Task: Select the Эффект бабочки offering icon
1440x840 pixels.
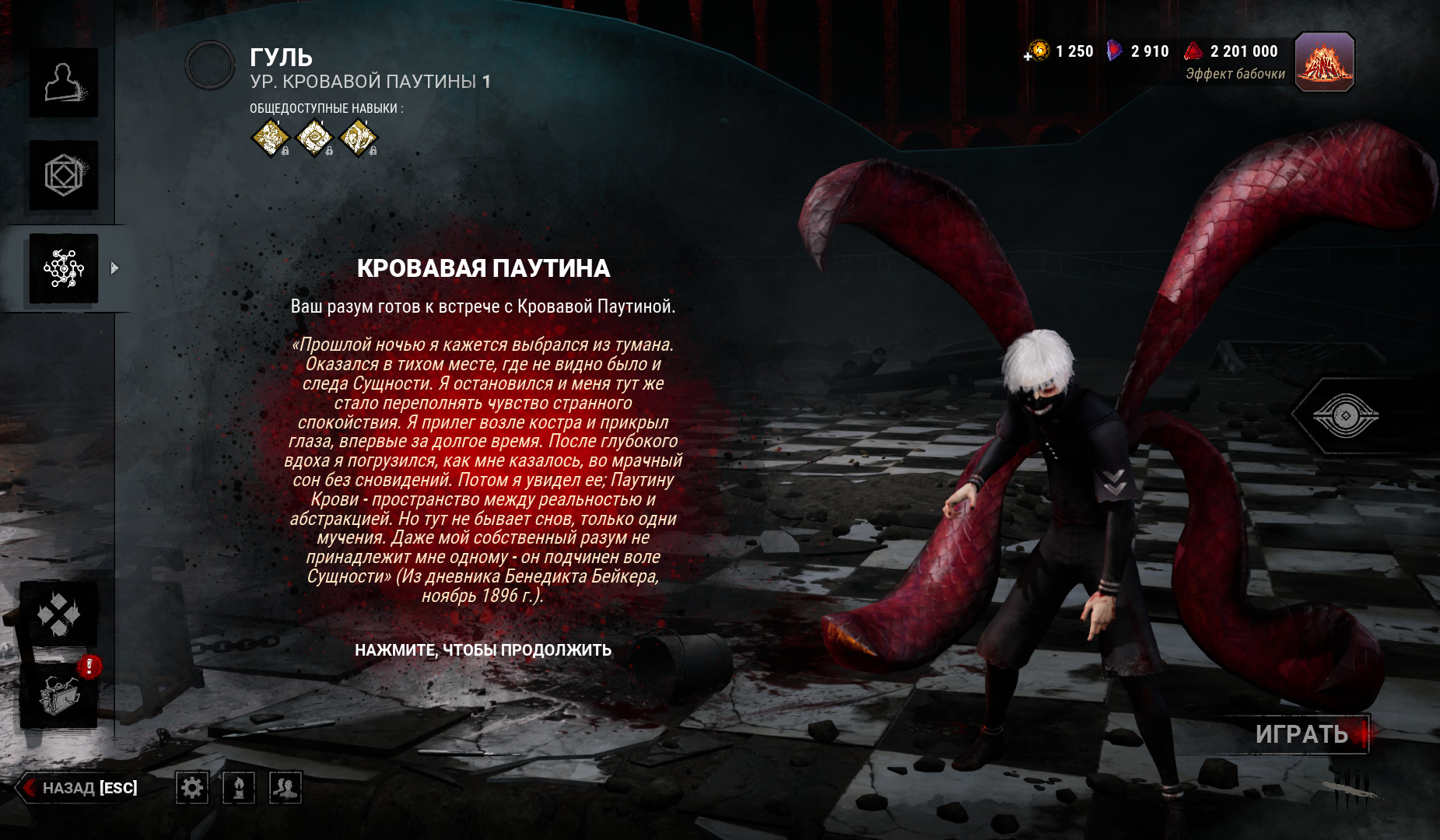Action: (1324, 62)
